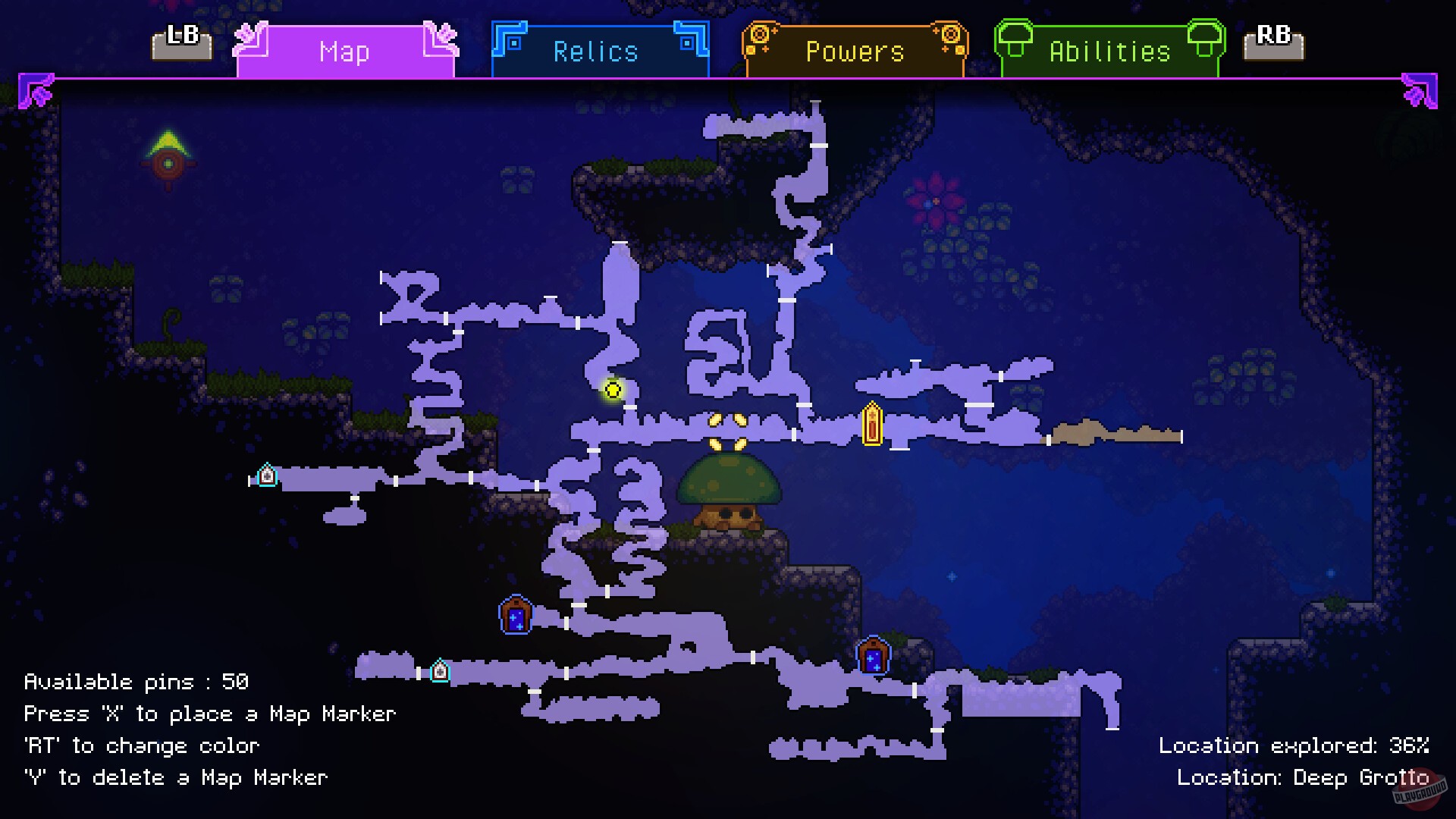Select the yellow player position marker

(613, 389)
